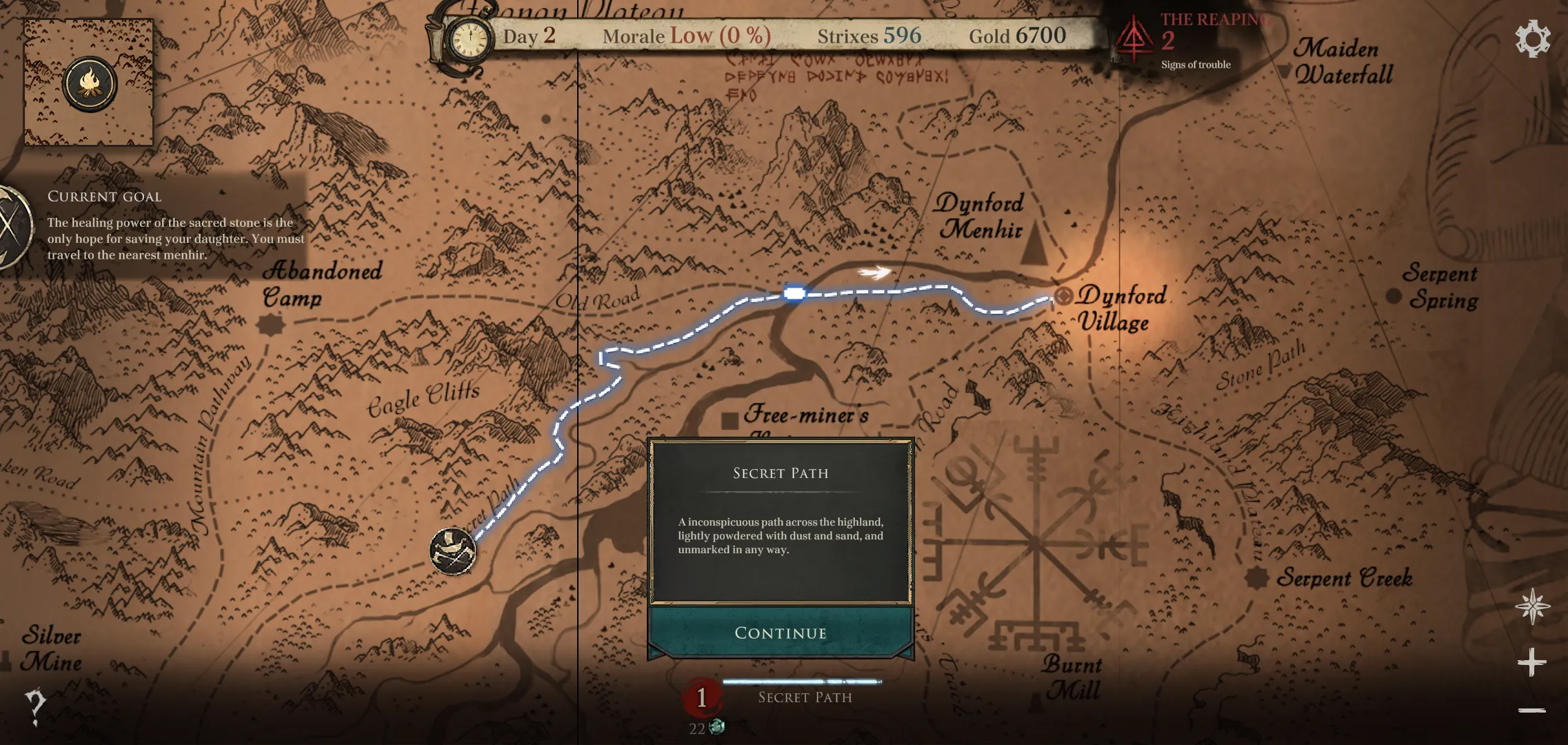This screenshot has height=745, width=1568.
Task: Open settings with the gear icon
Action: click(1532, 39)
